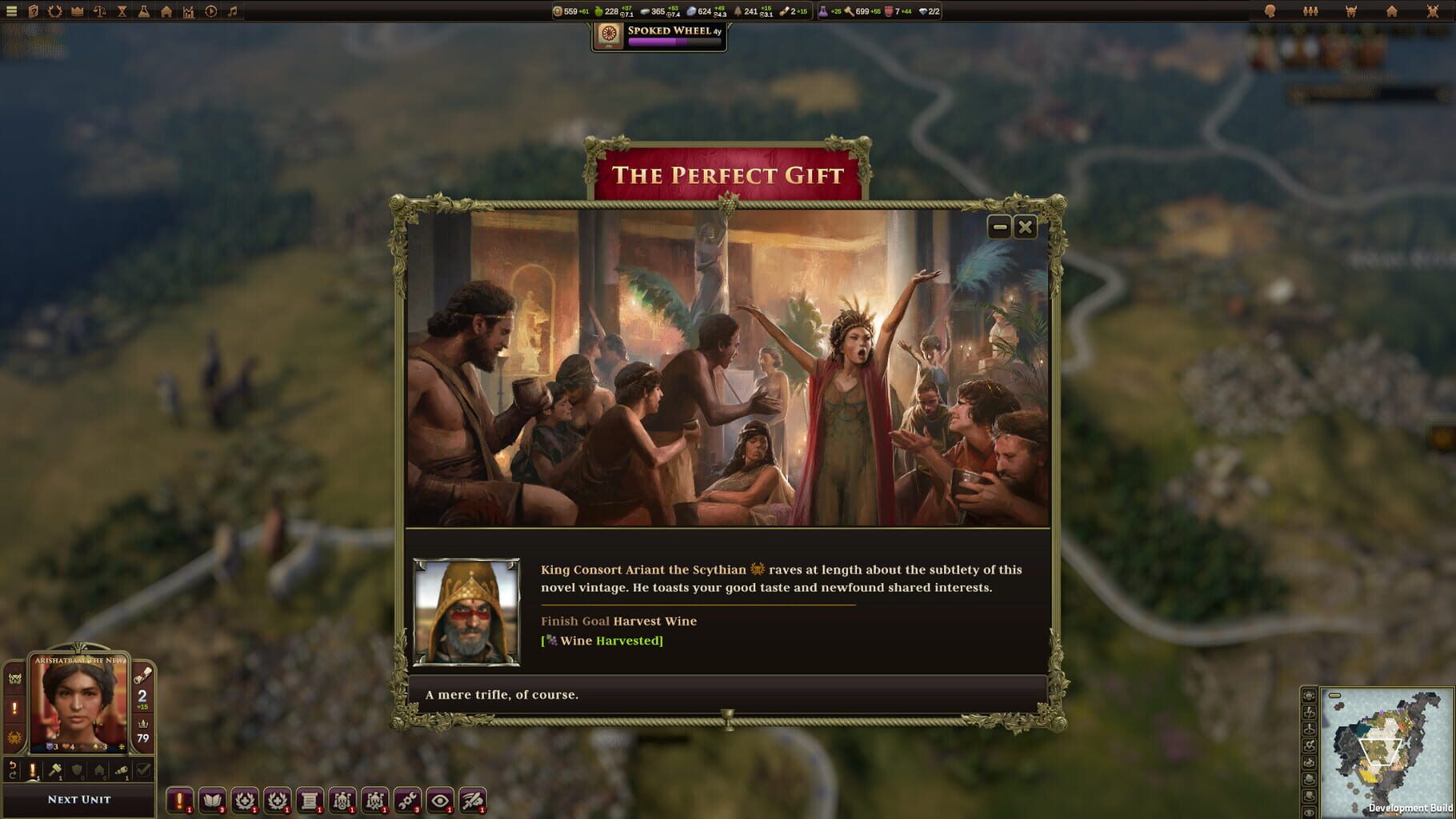Screen dimensions: 1456x819
Task: Open the help encyclopedia icon
Action: point(32,10)
